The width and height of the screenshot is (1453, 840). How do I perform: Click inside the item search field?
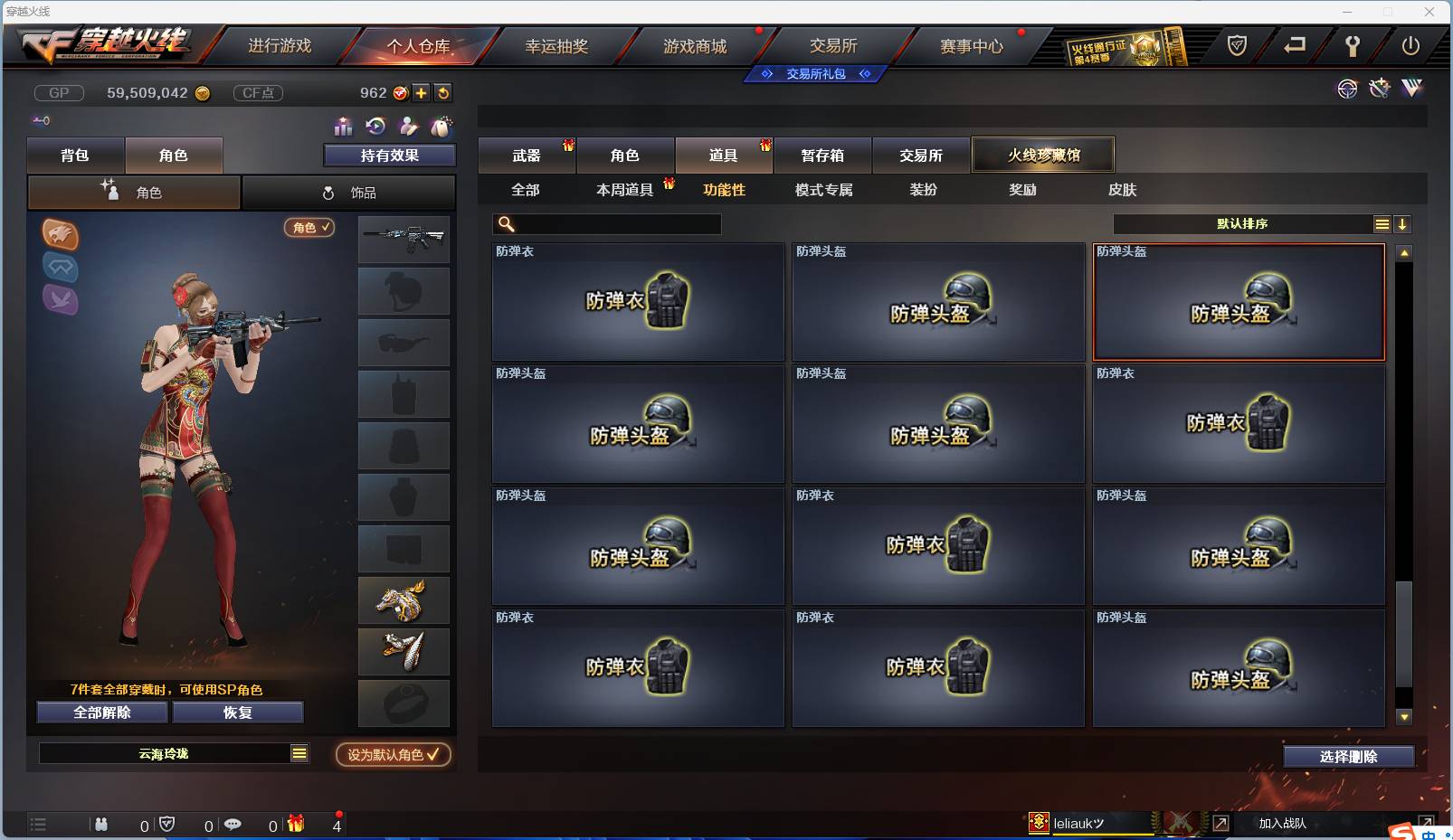(606, 223)
